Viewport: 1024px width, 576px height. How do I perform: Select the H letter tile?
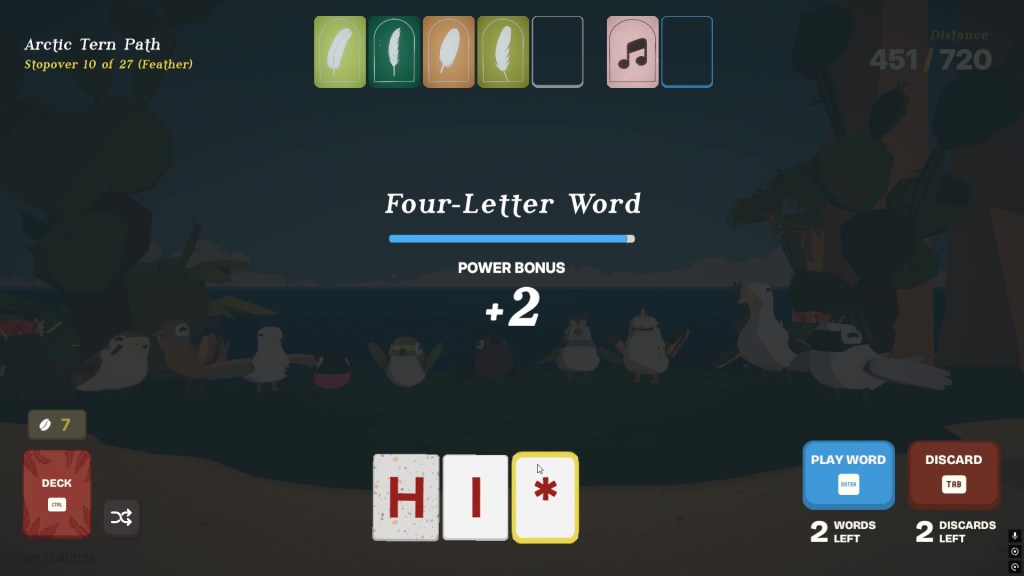tap(406, 497)
